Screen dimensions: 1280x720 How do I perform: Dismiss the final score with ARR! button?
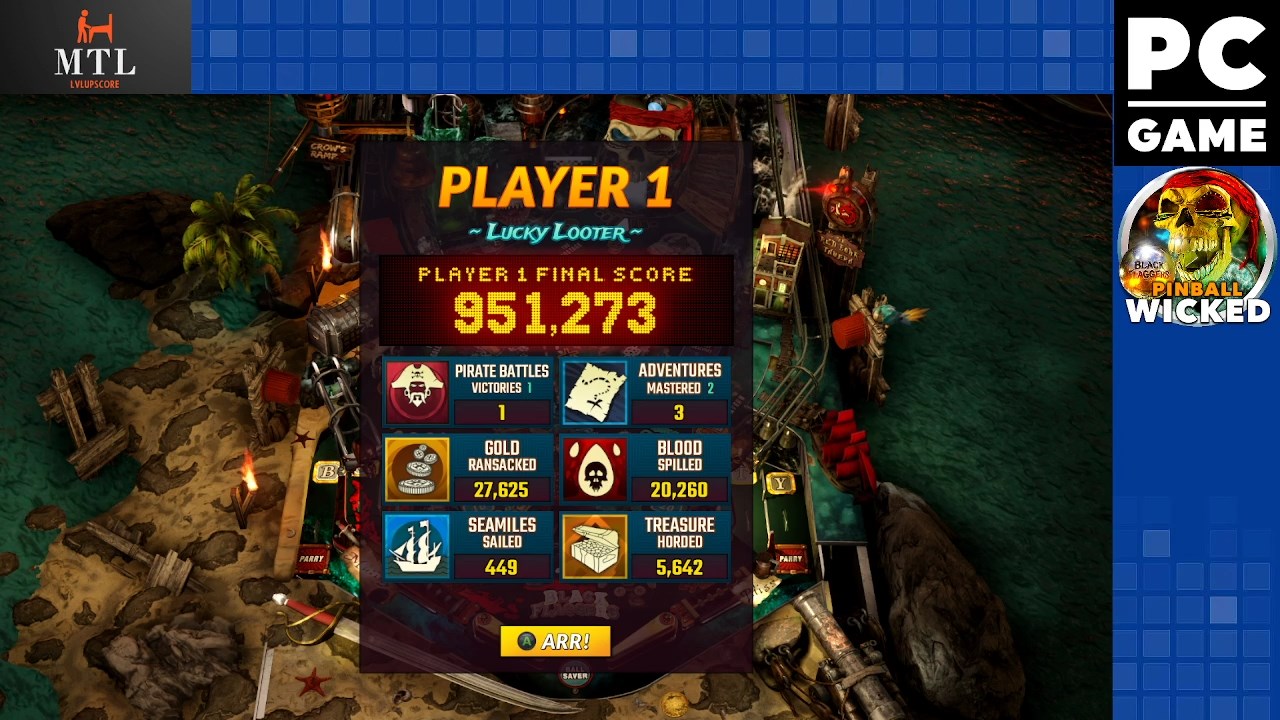[x=555, y=641]
